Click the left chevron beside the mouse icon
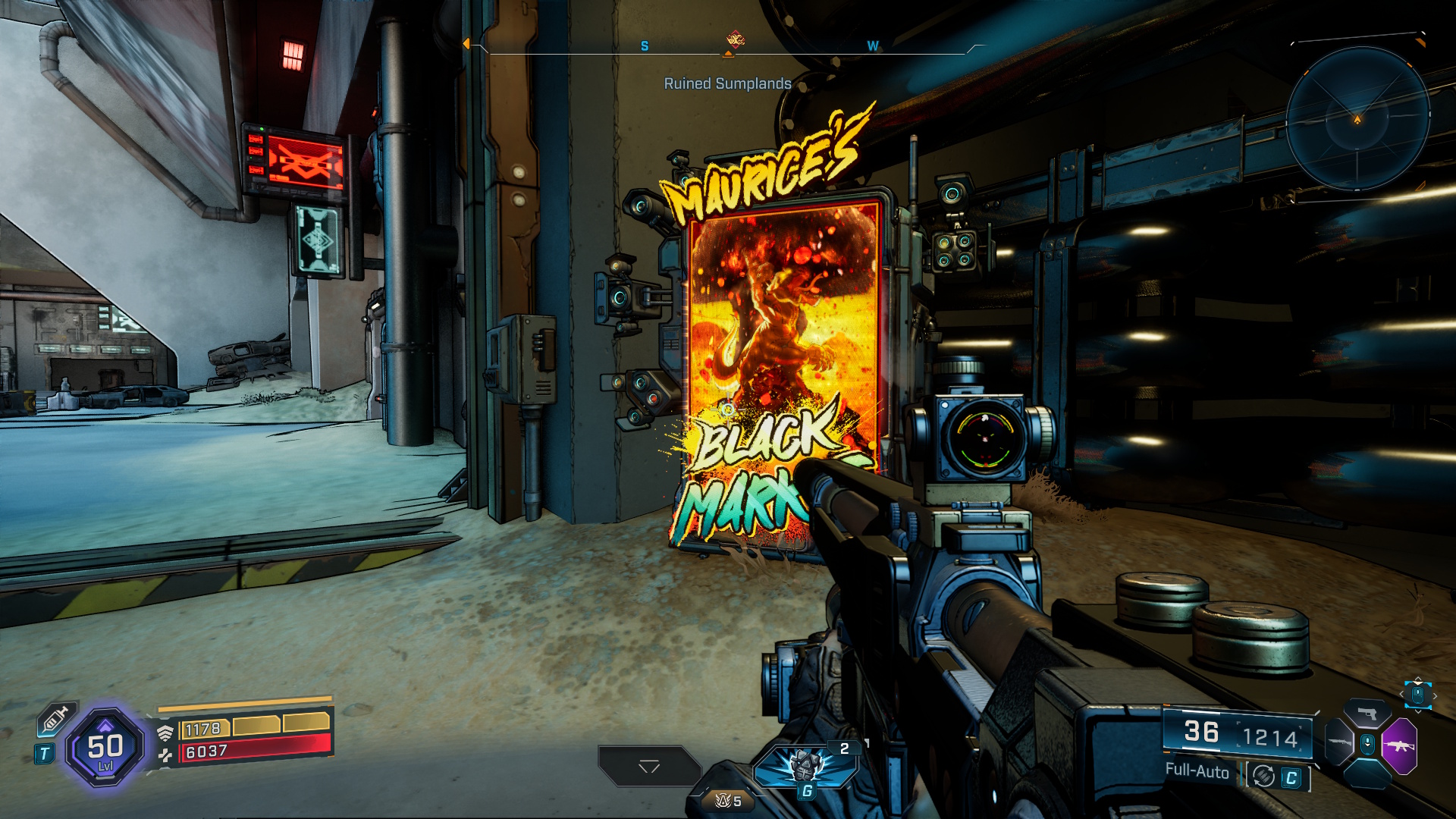 tap(1401, 695)
